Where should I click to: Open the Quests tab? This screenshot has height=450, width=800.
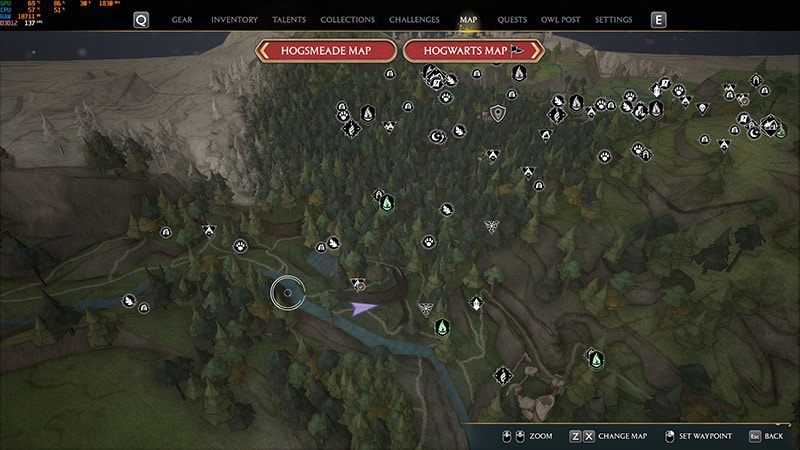pos(512,20)
